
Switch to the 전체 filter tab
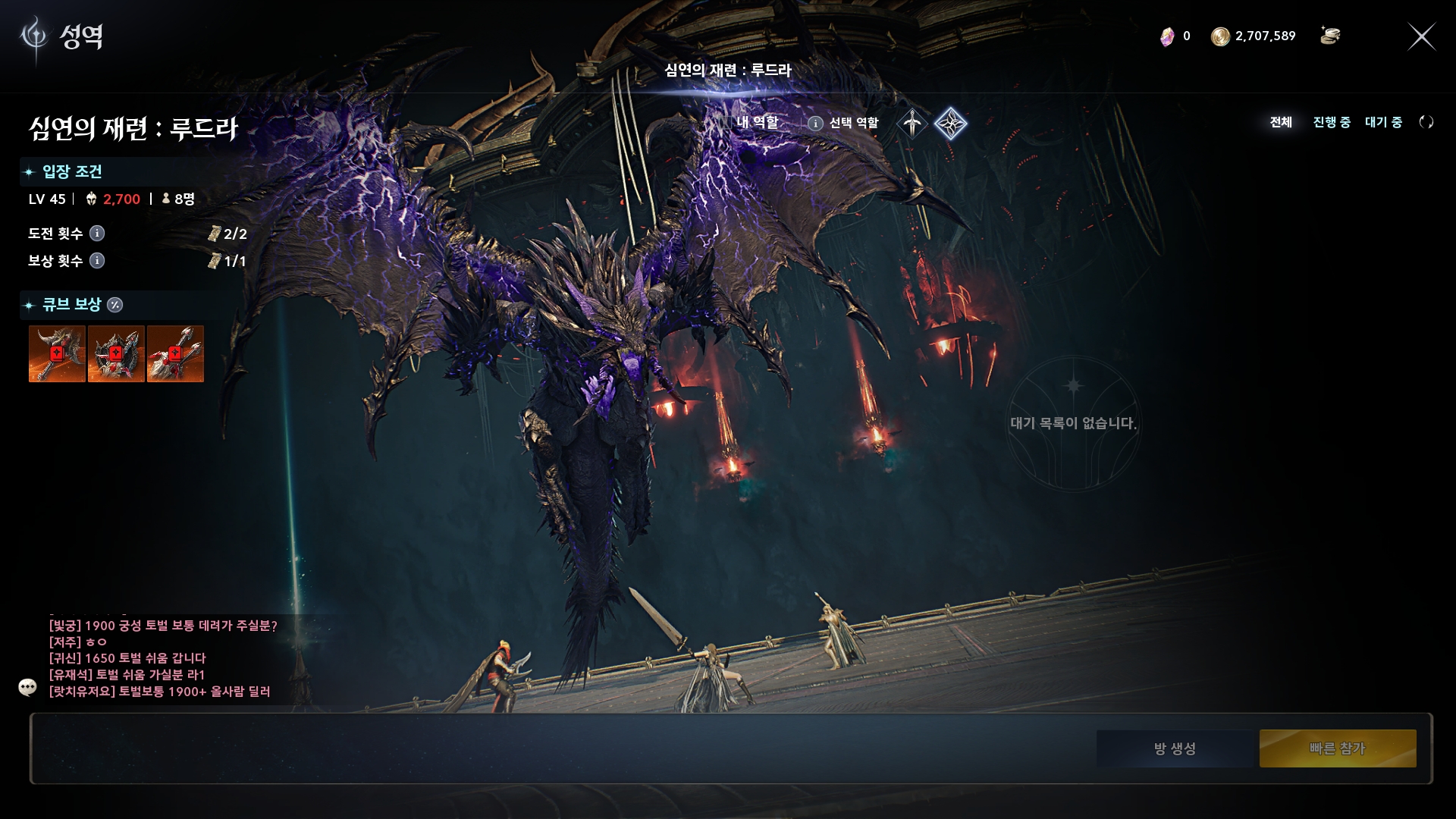tap(1281, 122)
